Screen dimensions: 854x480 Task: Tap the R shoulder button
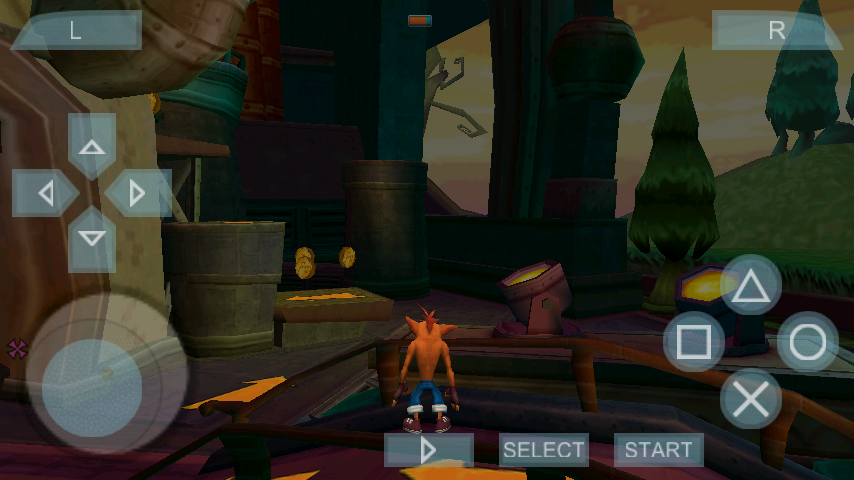[x=776, y=30]
